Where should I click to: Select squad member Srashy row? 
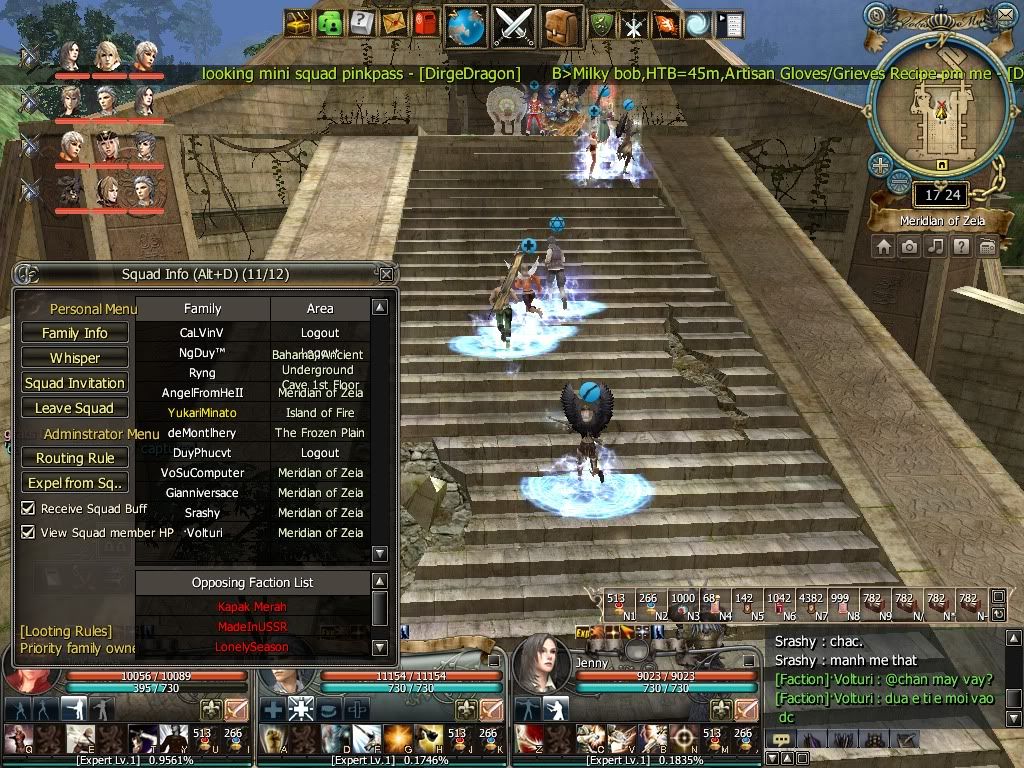click(x=202, y=513)
